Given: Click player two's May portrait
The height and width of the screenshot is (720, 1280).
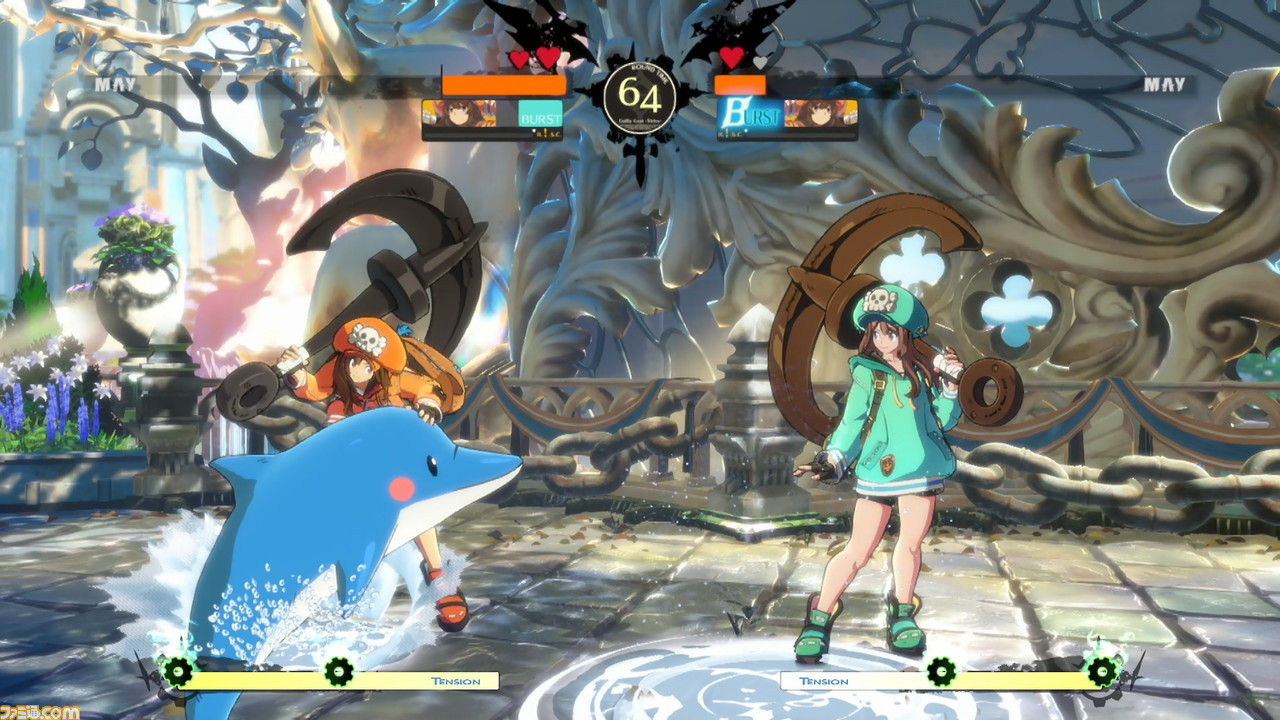Looking at the screenshot, I should pyautogui.click(x=820, y=113).
